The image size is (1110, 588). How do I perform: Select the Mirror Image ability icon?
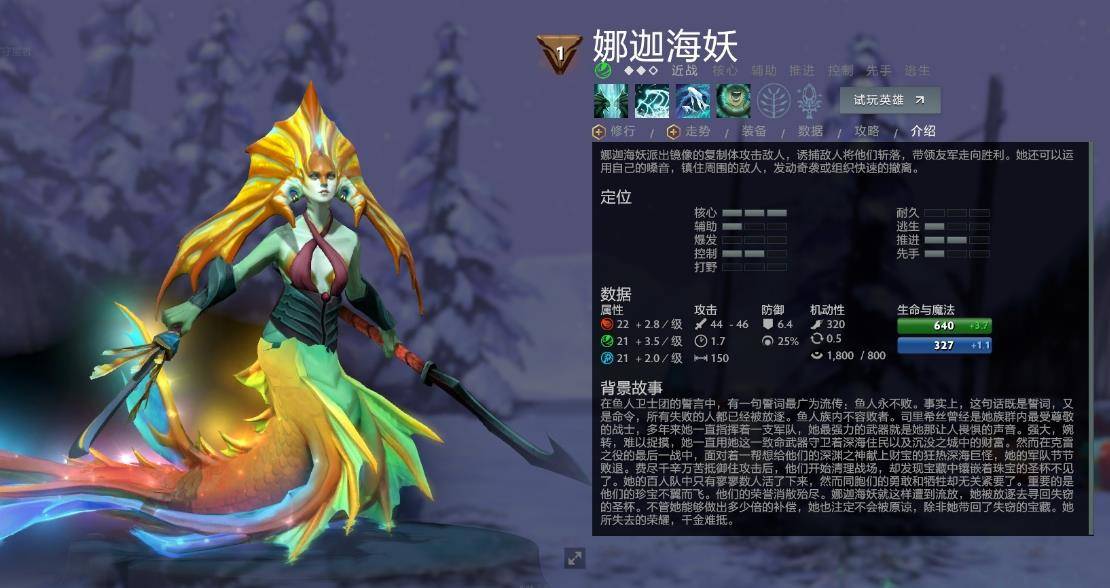click(x=611, y=101)
